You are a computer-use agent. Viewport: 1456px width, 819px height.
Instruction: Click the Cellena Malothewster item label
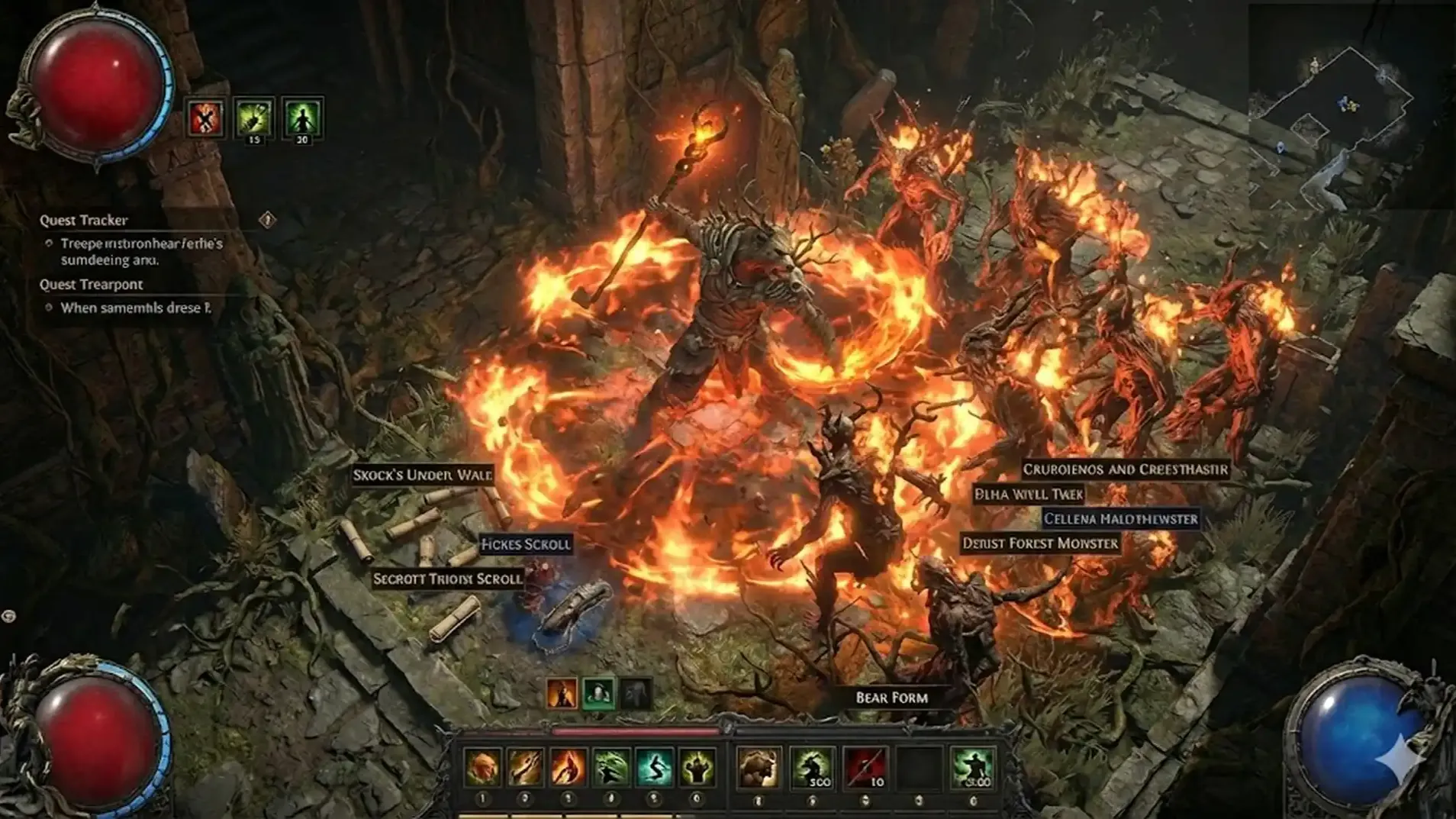coord(1120,519)
